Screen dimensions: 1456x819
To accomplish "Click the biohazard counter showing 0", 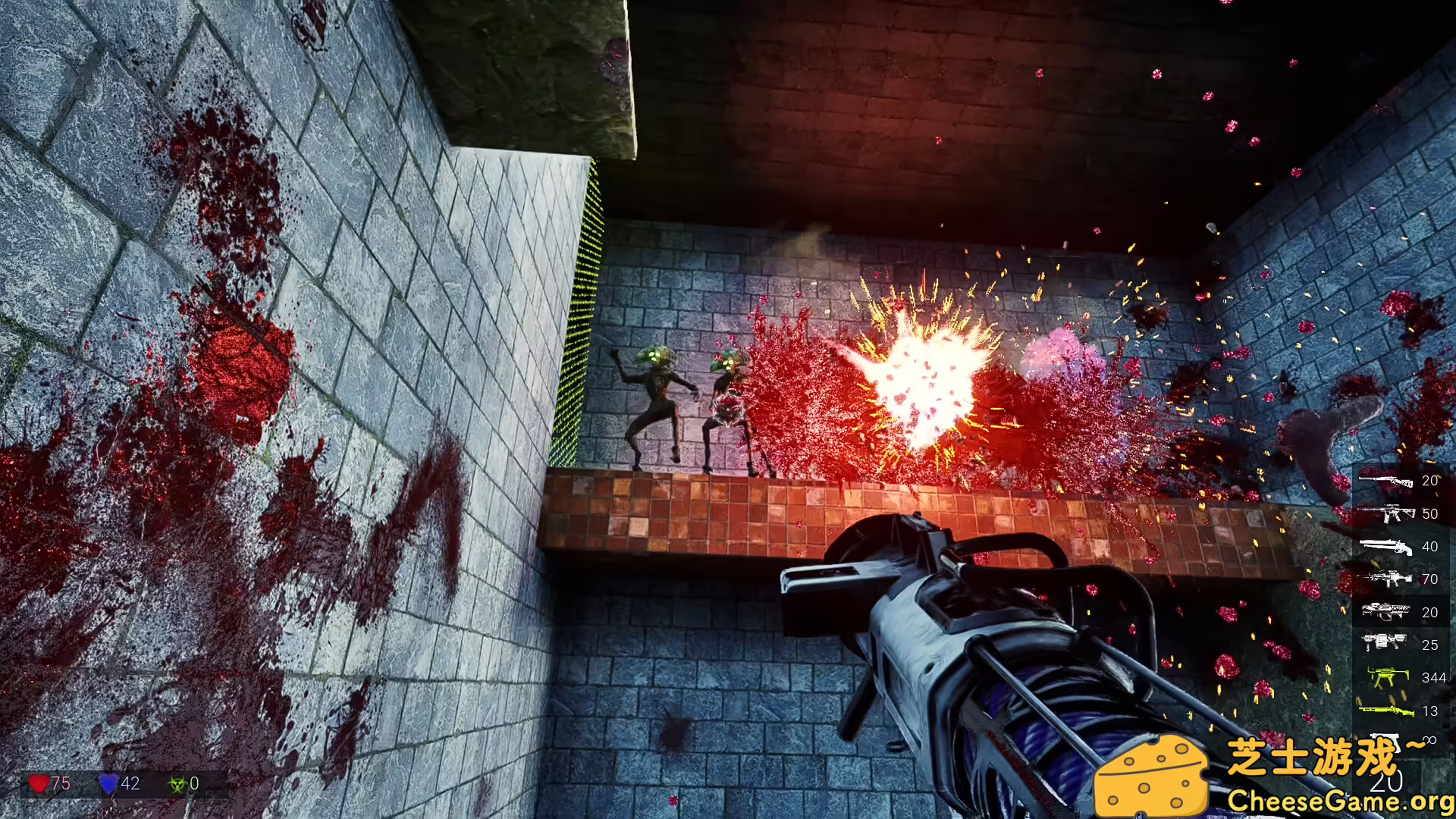I will point(195,782).
